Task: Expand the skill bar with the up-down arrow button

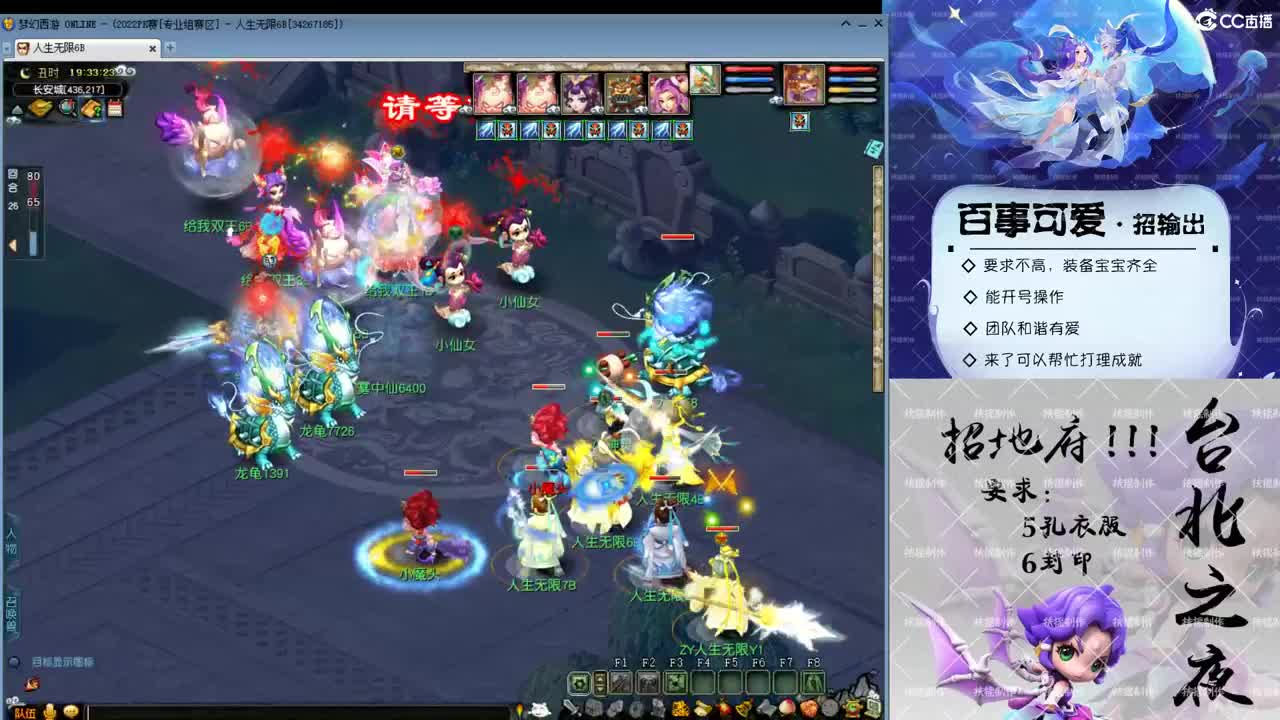Action: (x=598, y=682)
